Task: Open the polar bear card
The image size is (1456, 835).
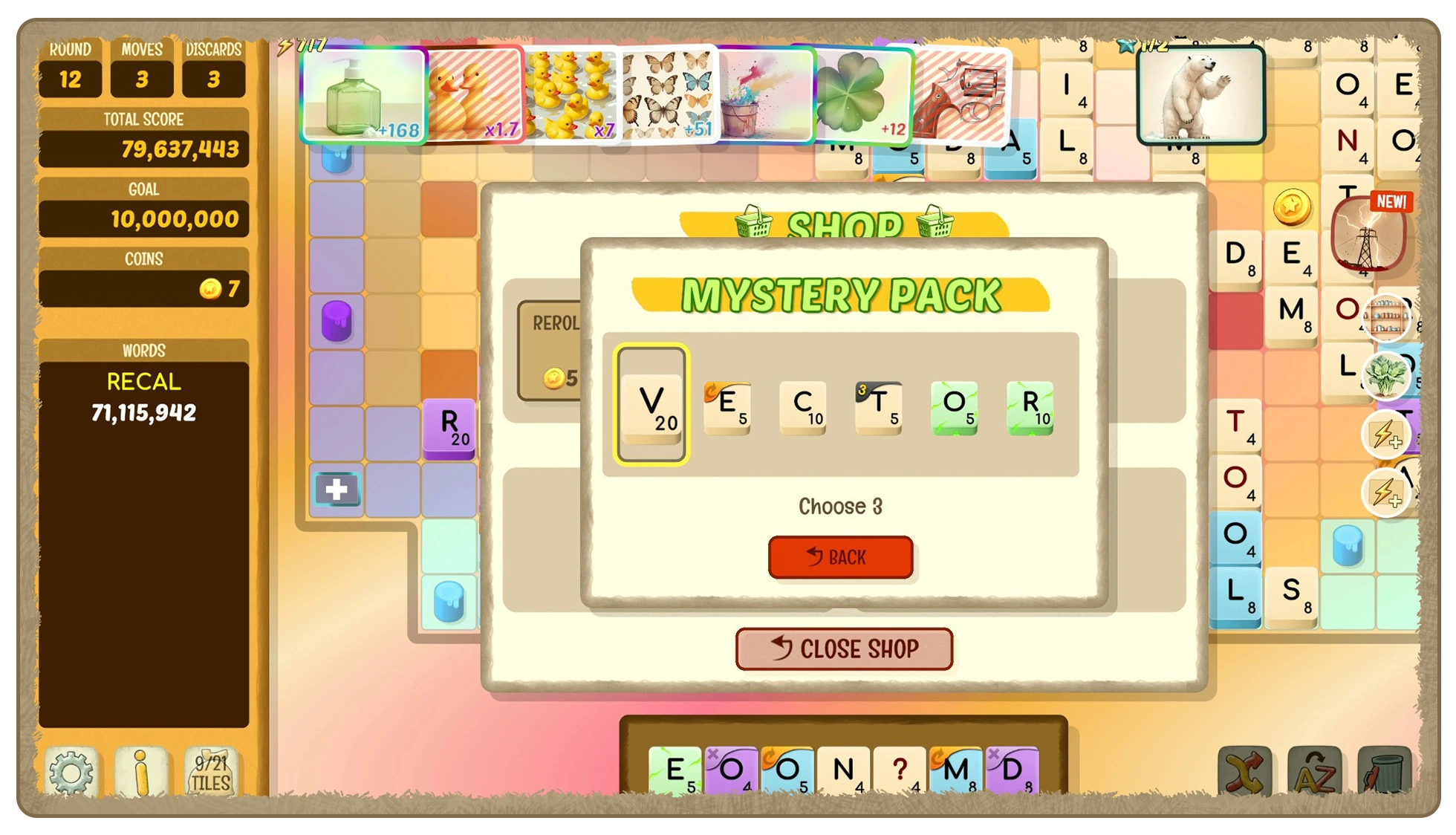Action: coord(1200,94)
